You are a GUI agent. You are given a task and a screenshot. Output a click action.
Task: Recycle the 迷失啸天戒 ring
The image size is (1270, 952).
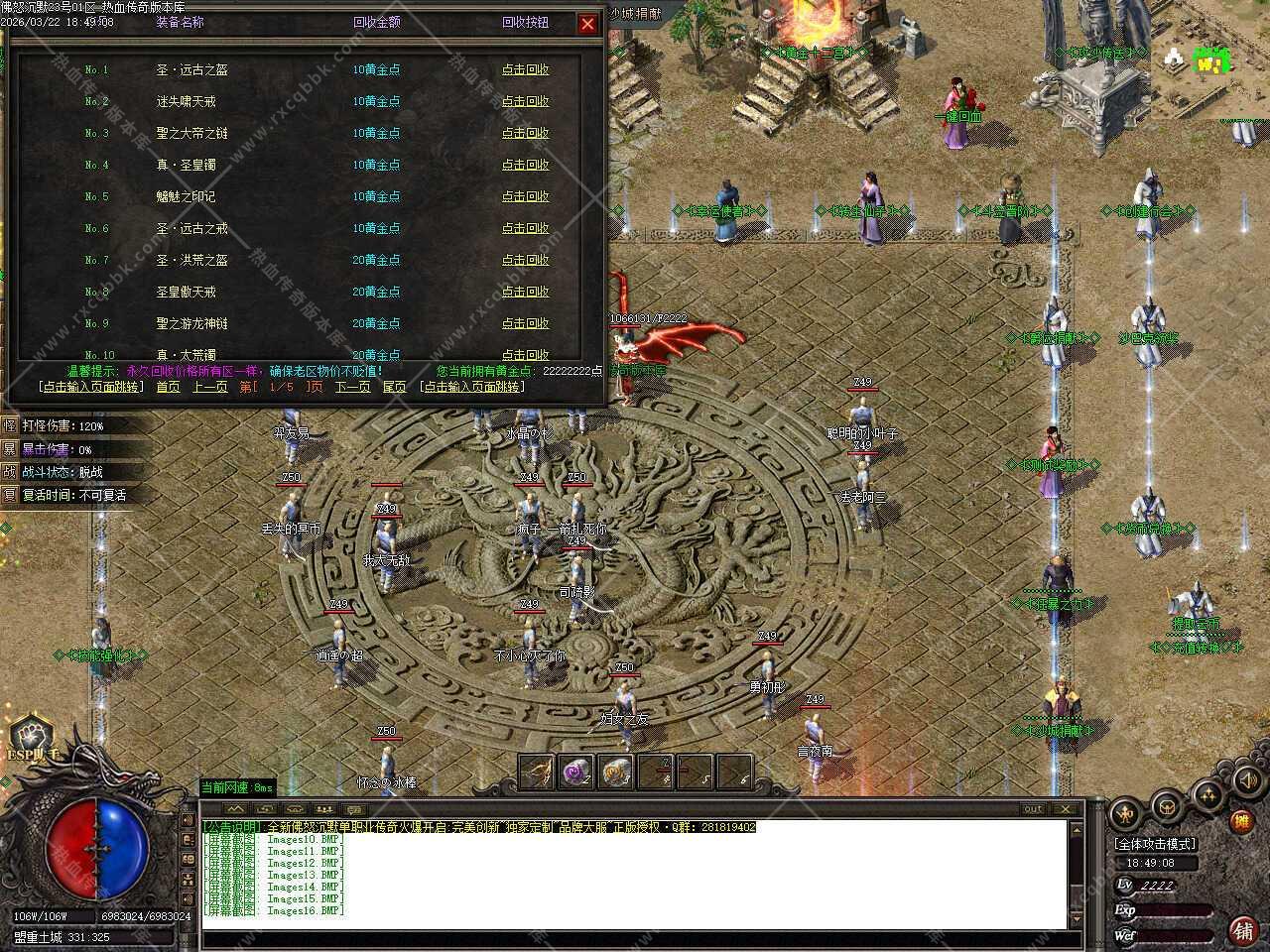(x=525, y=101)
